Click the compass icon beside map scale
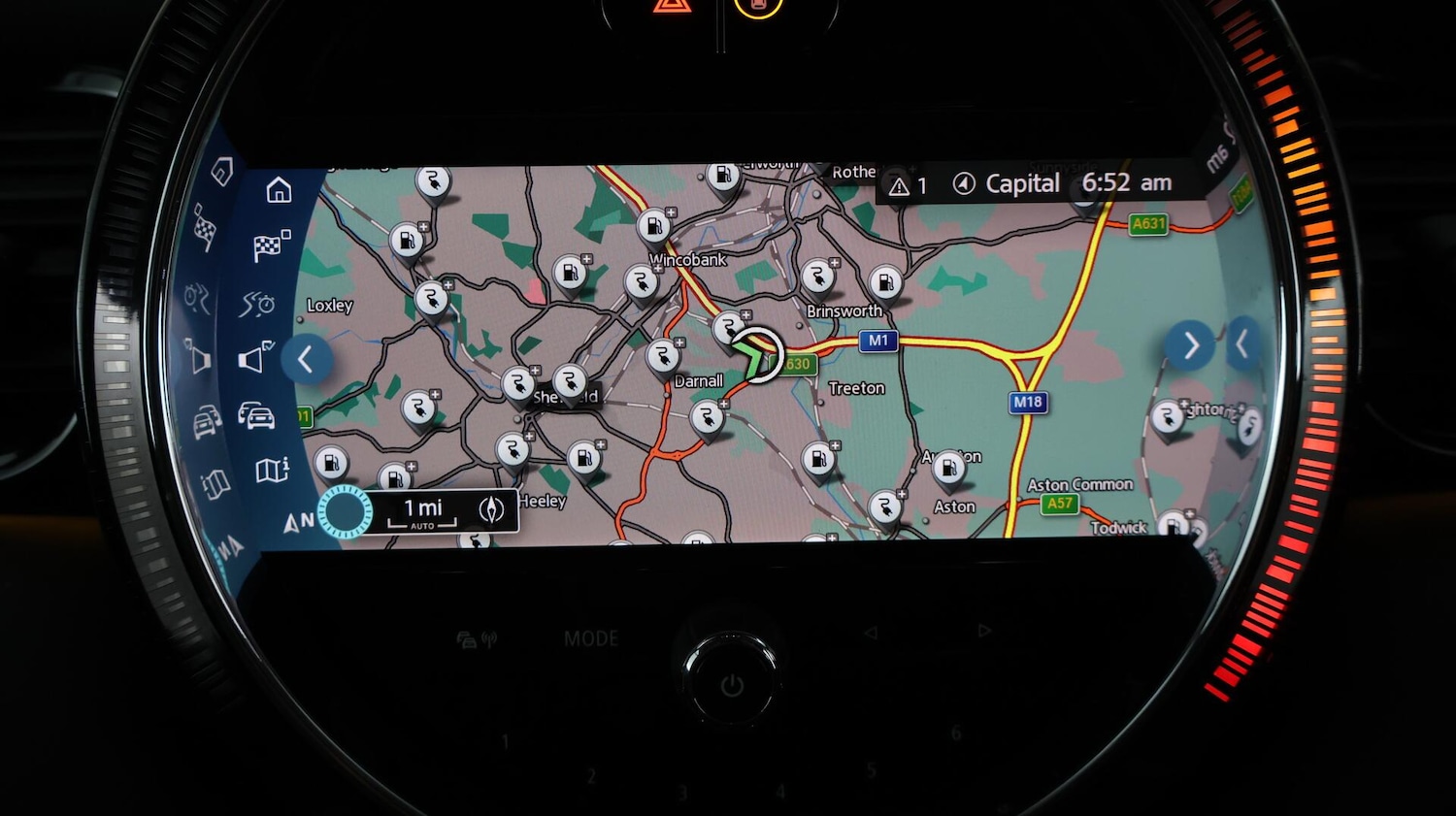The height and width of the screenshot is (816, 1456). [492, 509]
